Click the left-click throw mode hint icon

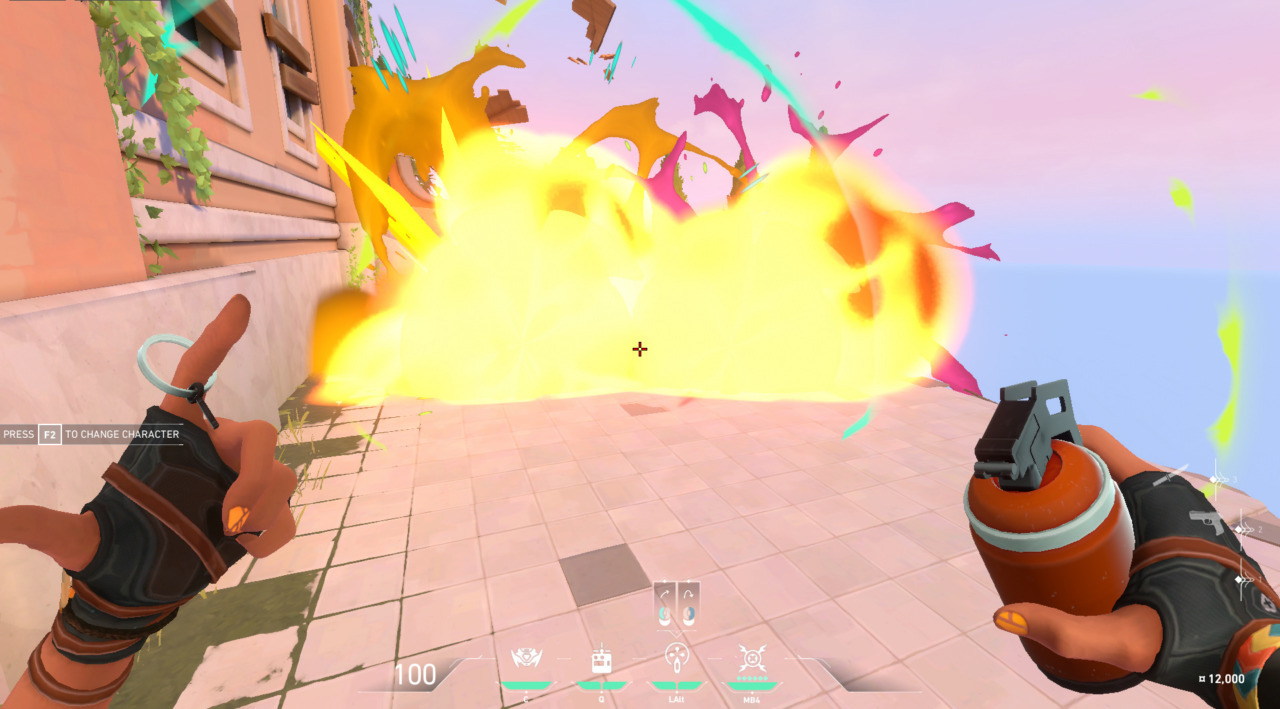click(665, 603)
